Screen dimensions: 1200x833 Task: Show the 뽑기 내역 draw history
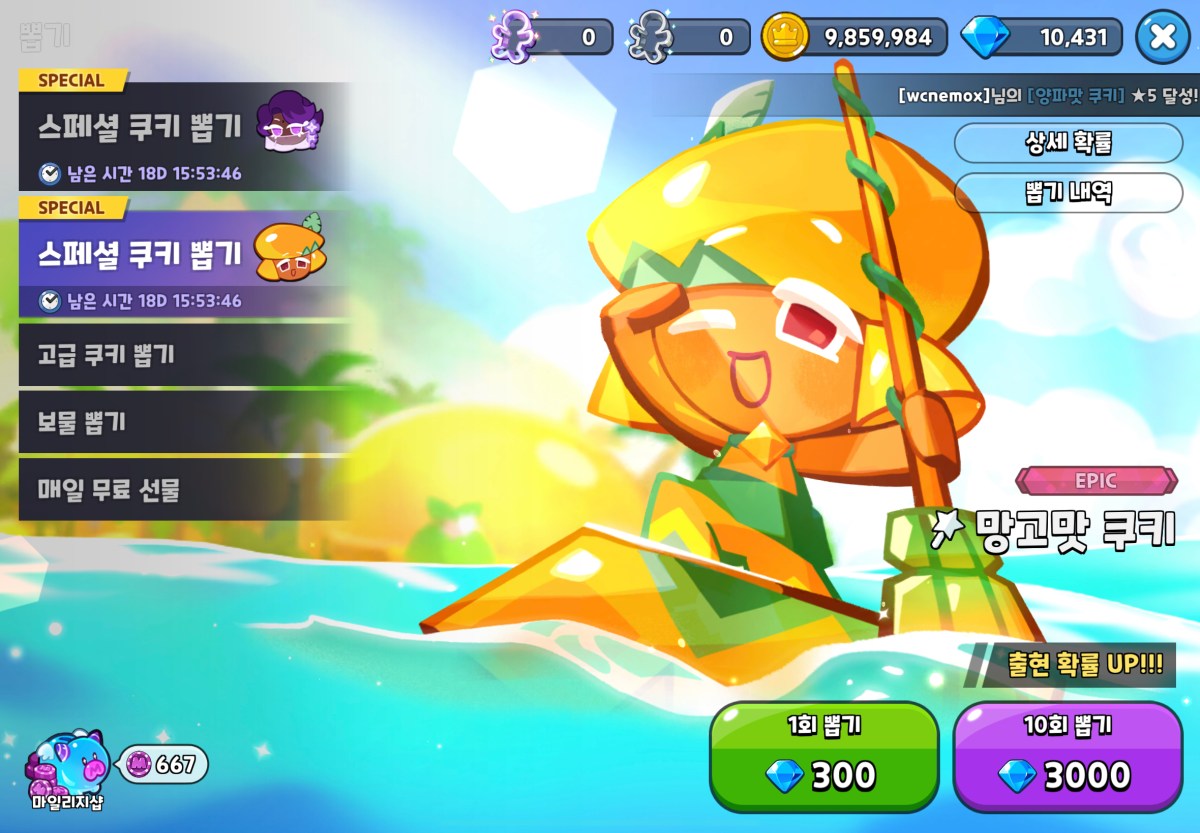coord(1068,192)
